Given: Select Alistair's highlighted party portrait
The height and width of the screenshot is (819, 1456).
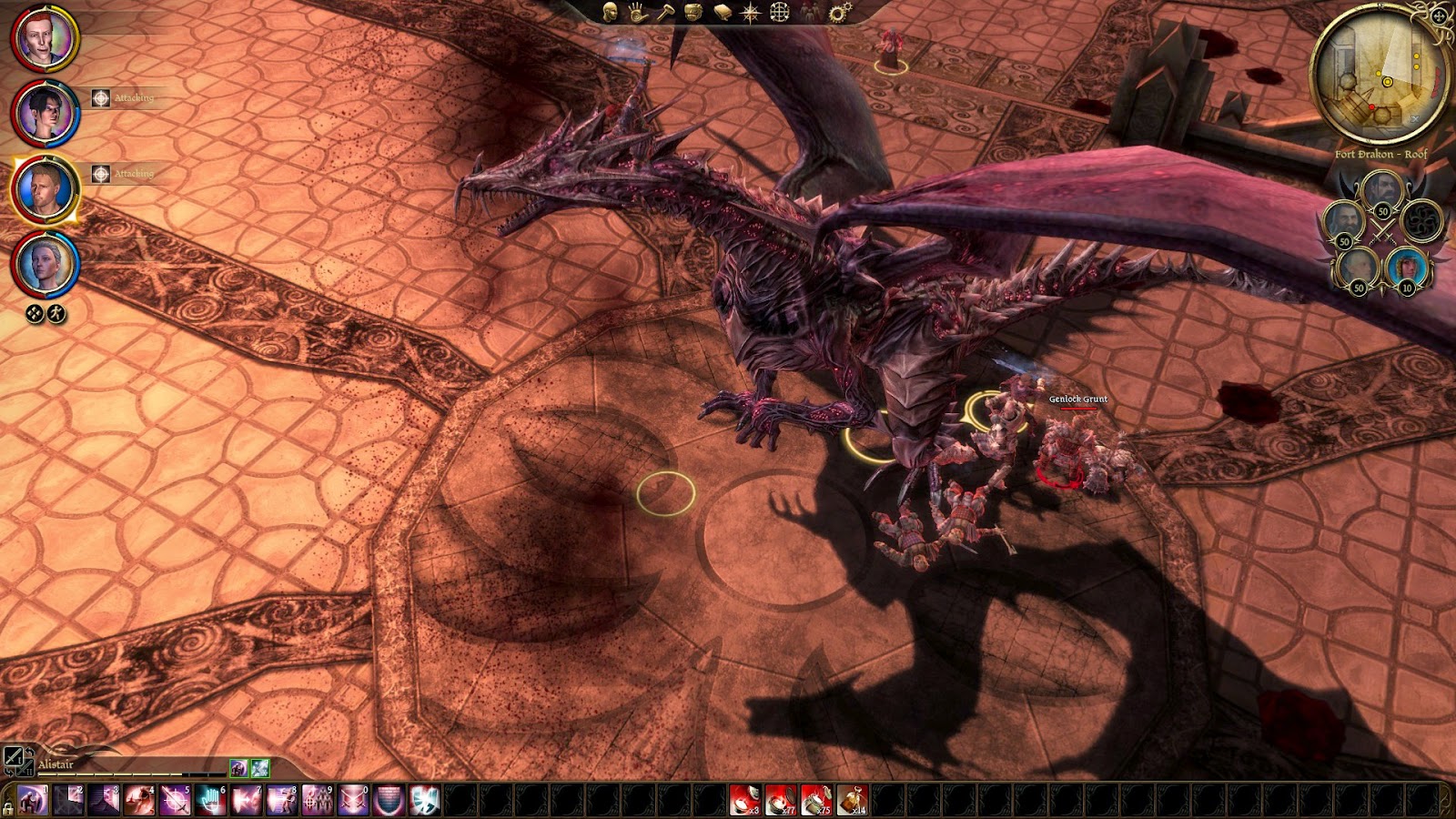Looking at the screenshot, I should (44, 188).
